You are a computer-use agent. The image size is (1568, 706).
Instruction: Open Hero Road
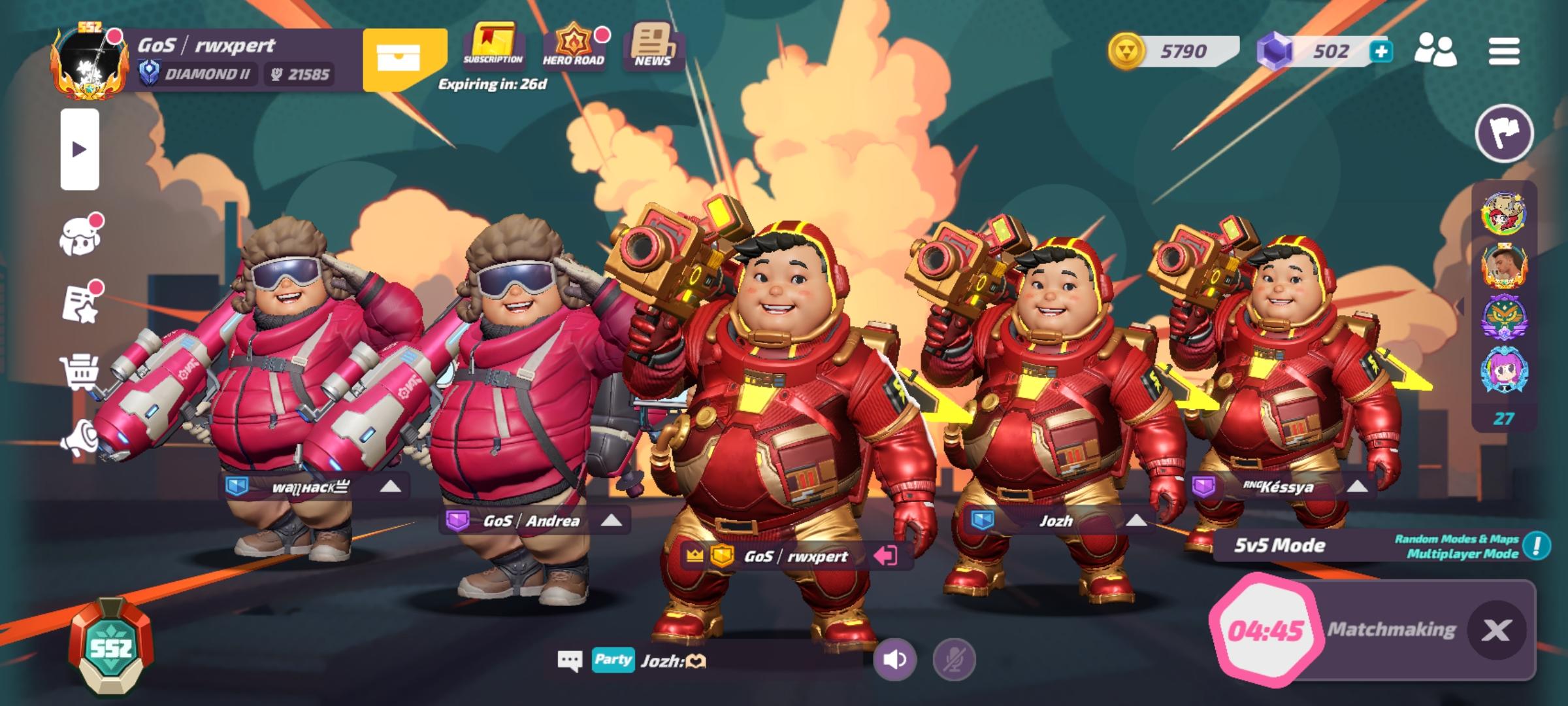click(573, 44)
